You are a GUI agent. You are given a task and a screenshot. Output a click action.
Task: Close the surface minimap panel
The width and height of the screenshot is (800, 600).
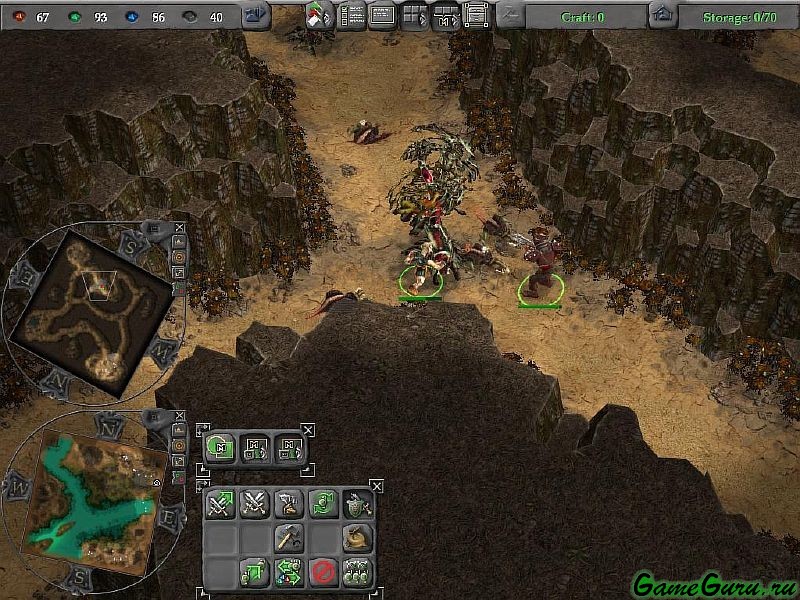(x=179, y=416)
